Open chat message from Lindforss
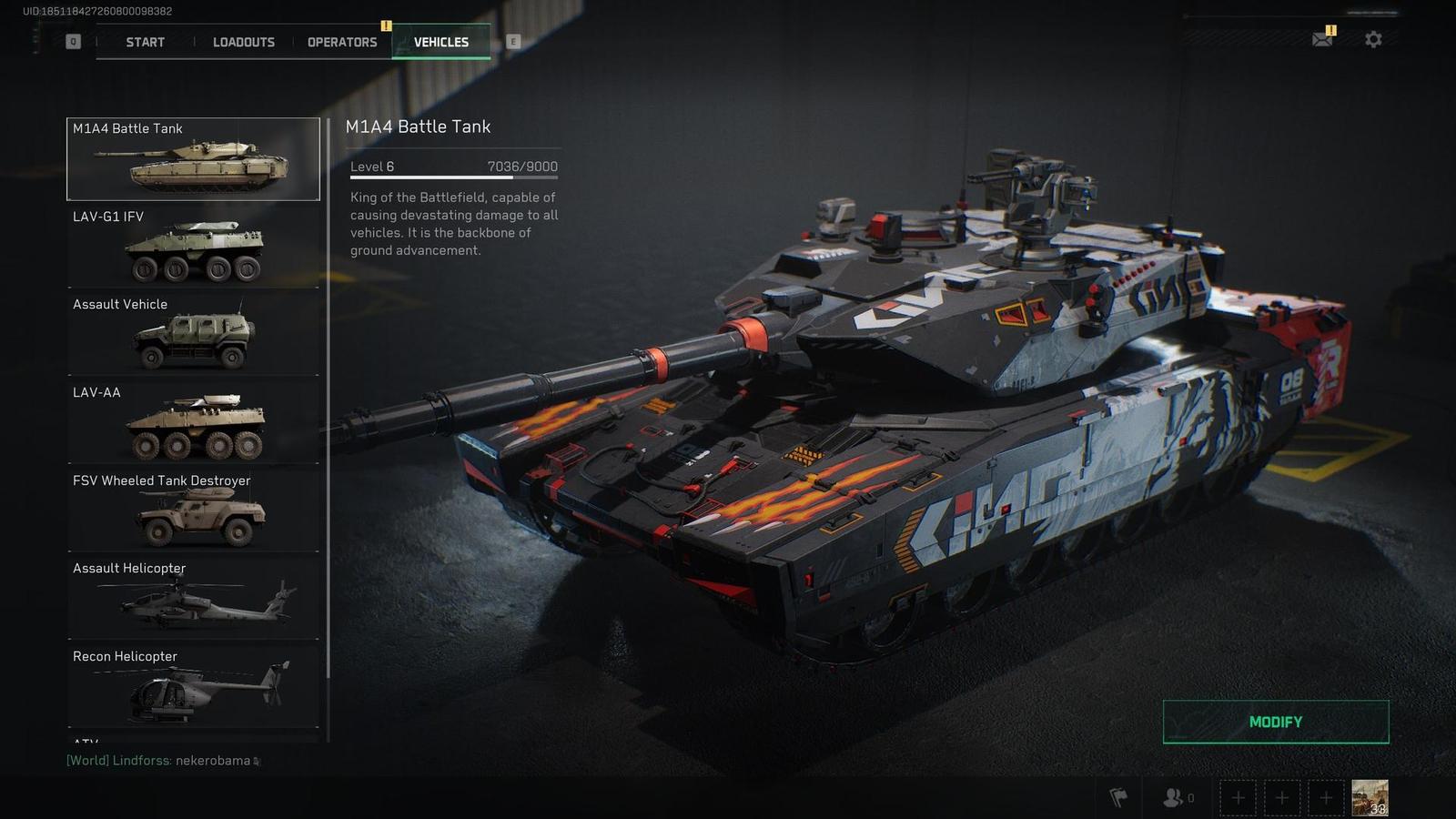The height and width of the screenshot is (819, 1456). (x=159, y=761)
